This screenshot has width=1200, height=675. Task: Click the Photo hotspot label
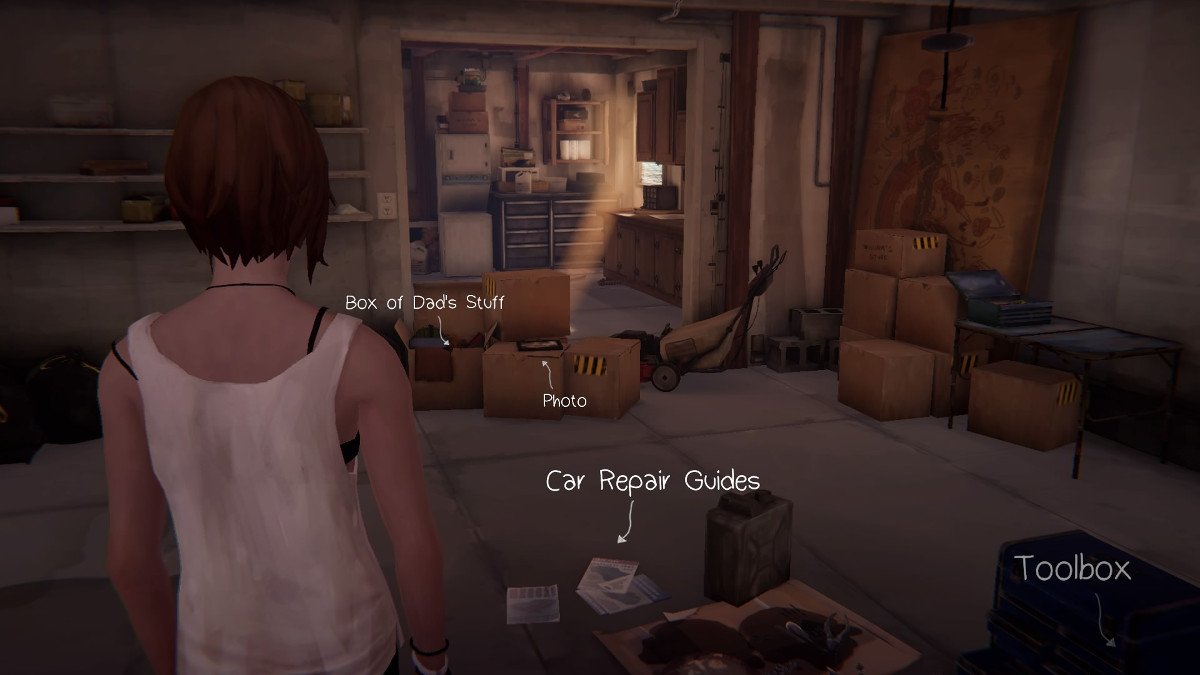click(564, 401)
